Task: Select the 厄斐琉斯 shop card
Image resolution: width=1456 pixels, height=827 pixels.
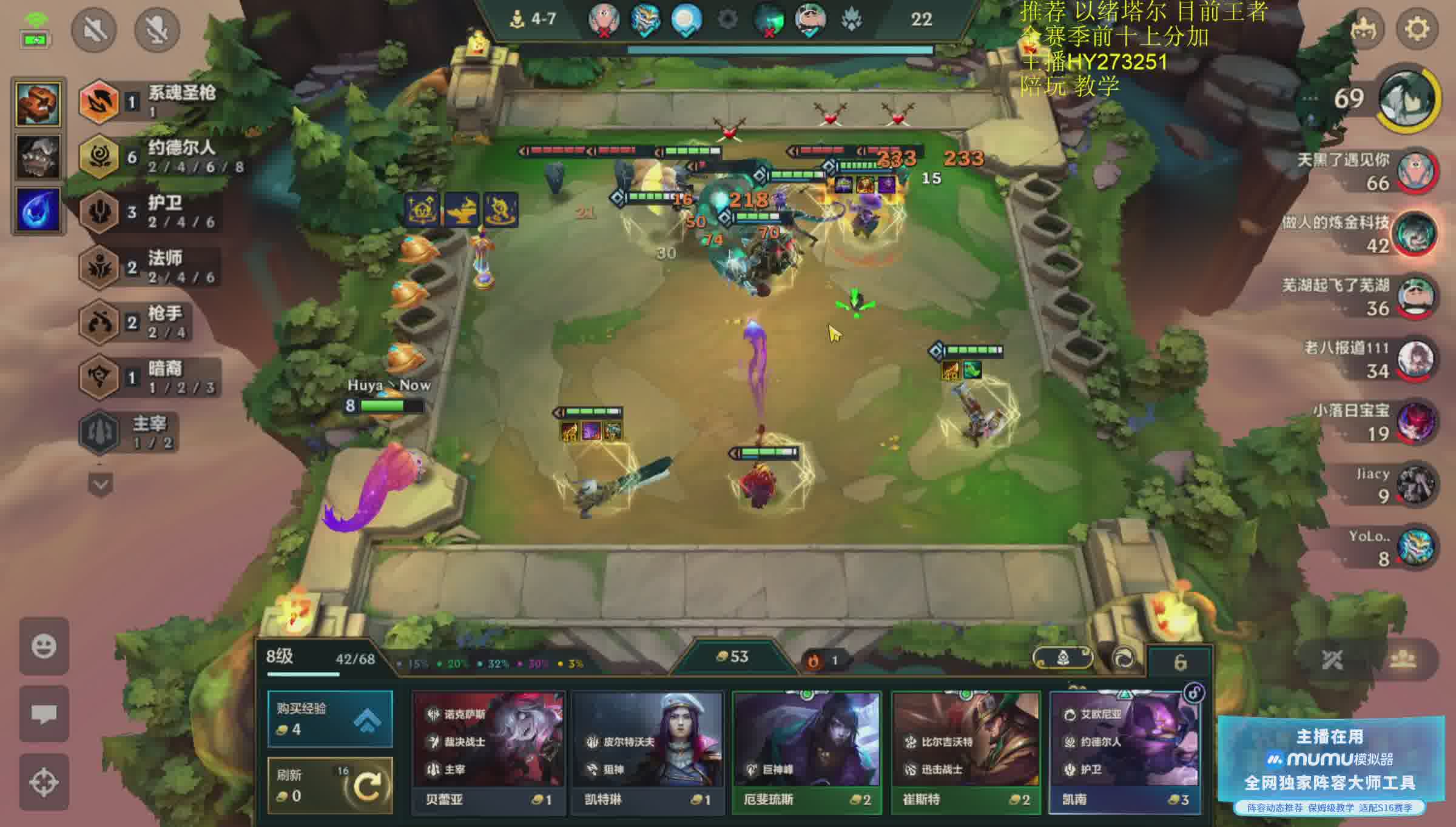Action: coord(807,751)
